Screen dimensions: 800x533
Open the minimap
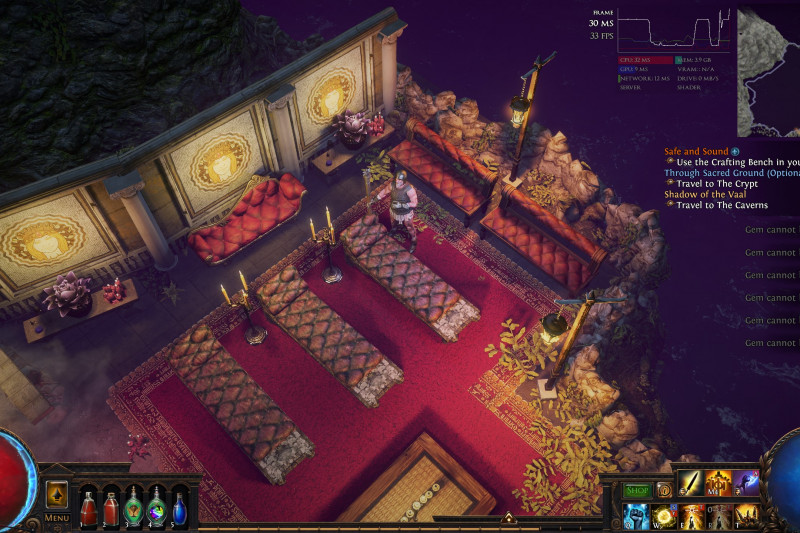768,72
